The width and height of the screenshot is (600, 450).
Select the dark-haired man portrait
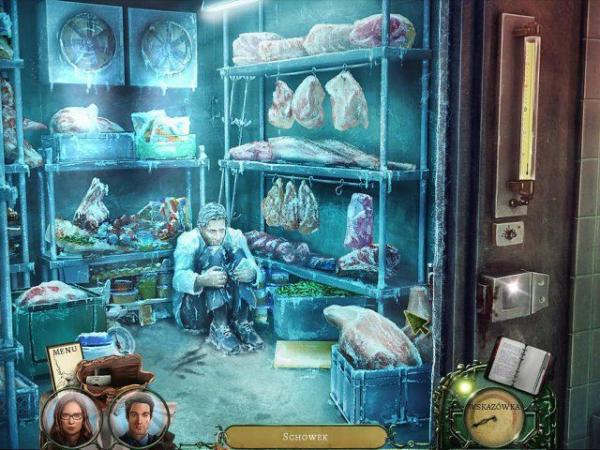pos(140,418)
